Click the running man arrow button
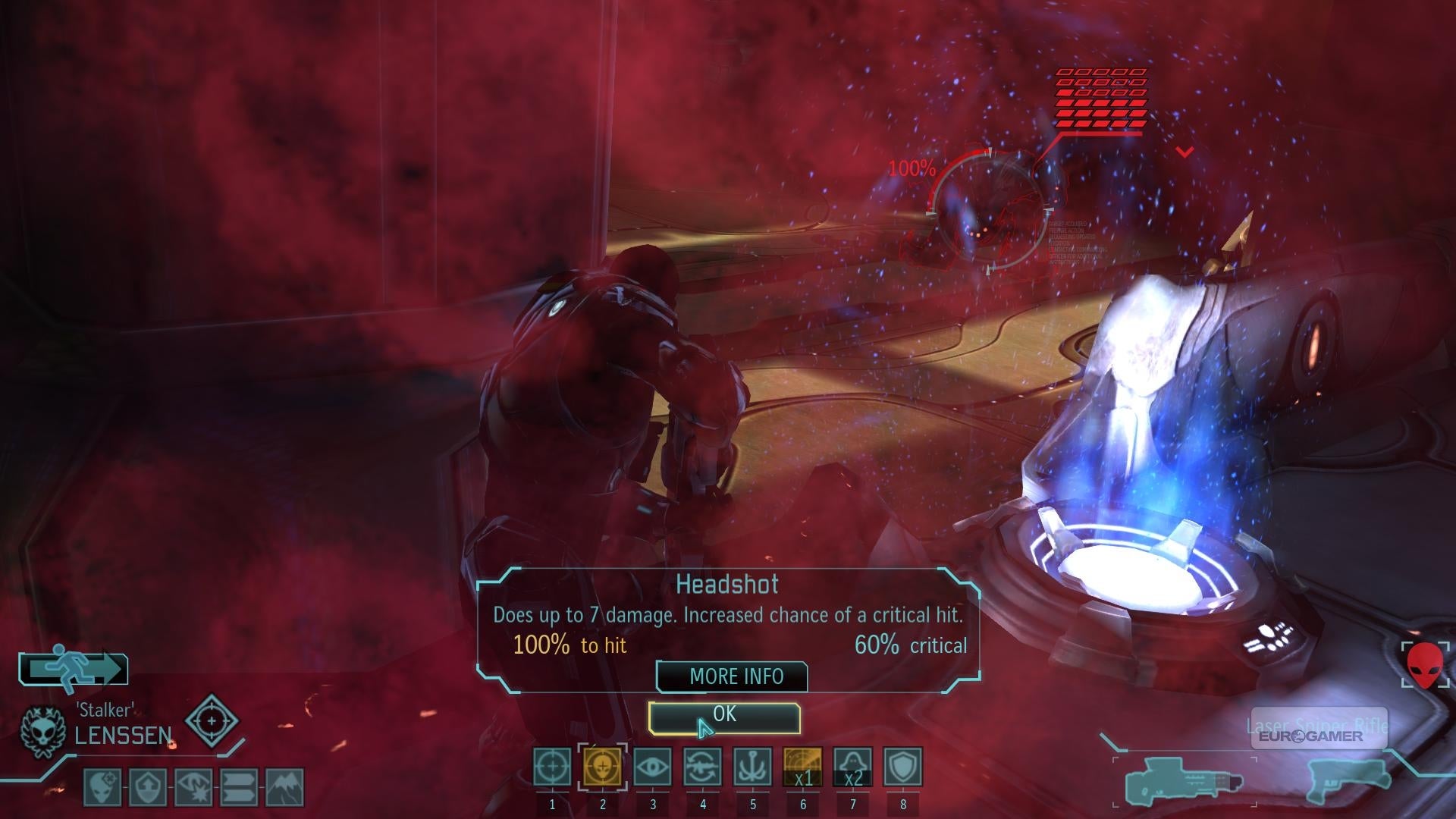The height and width of the screenshot is (819, 1456). (x=74, y=670)
